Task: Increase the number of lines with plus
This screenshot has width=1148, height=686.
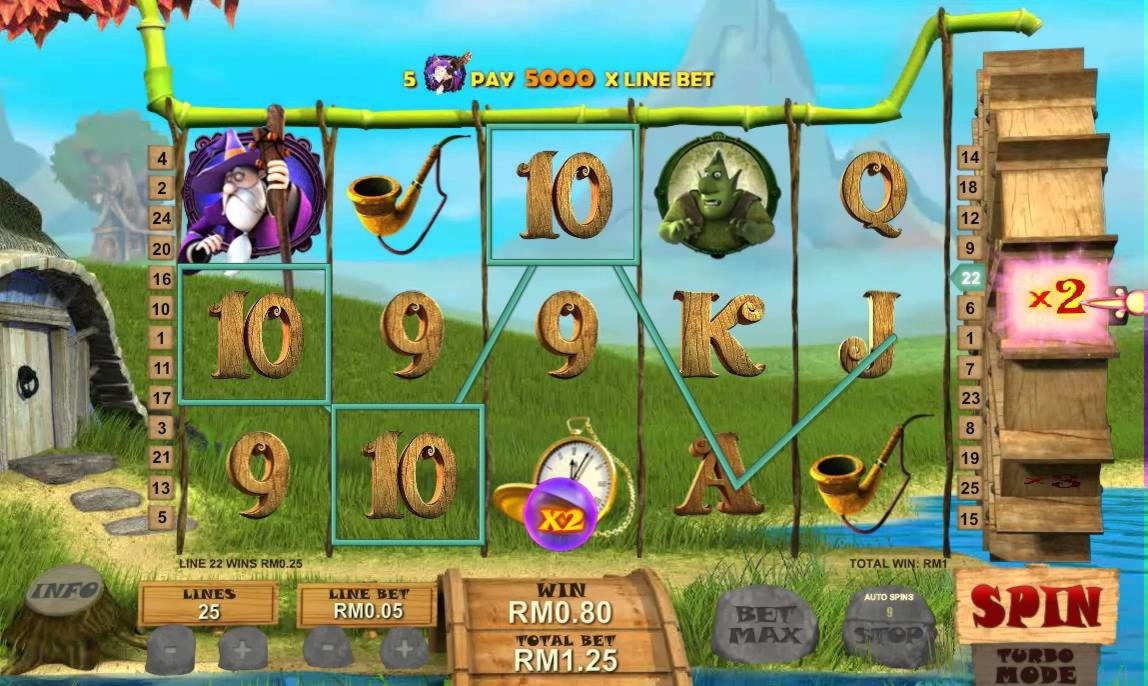Action: point(243,650)
